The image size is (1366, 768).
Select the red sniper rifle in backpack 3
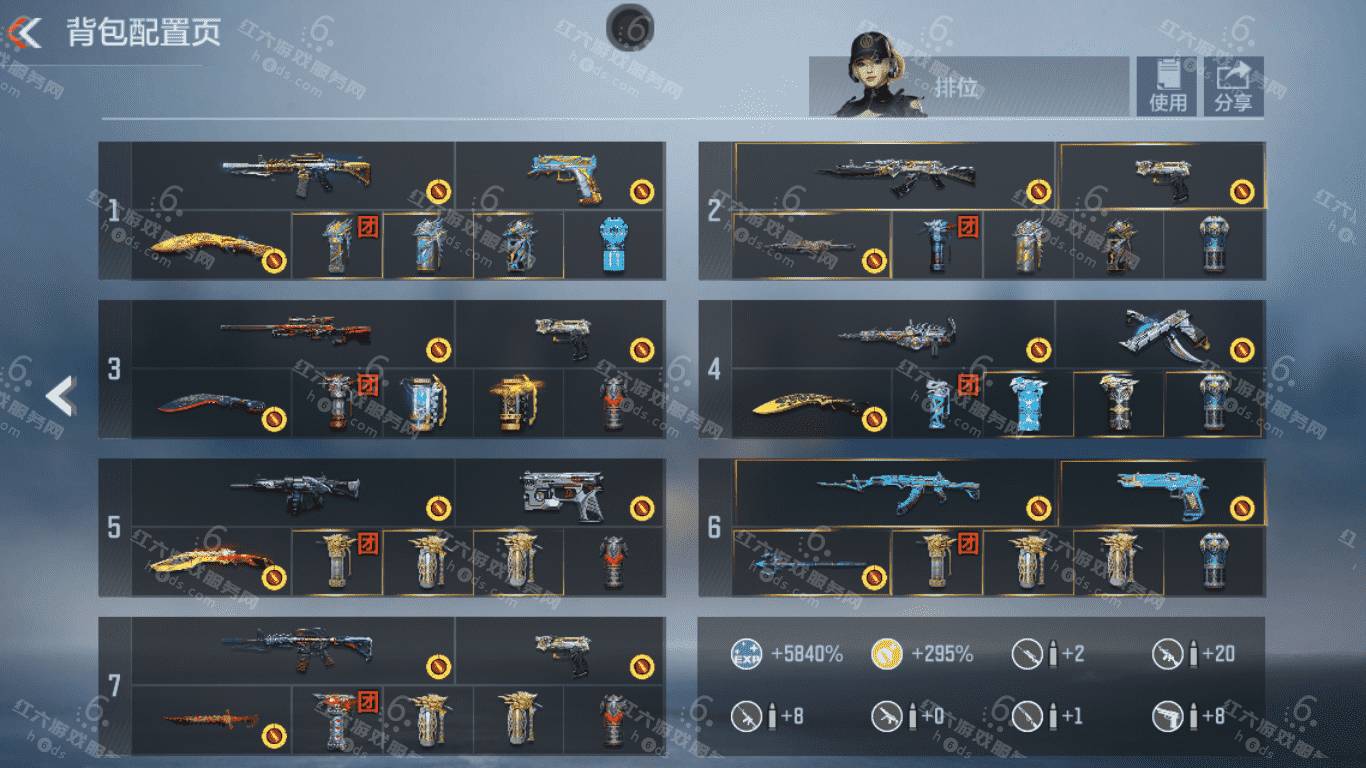coord(296,334)
